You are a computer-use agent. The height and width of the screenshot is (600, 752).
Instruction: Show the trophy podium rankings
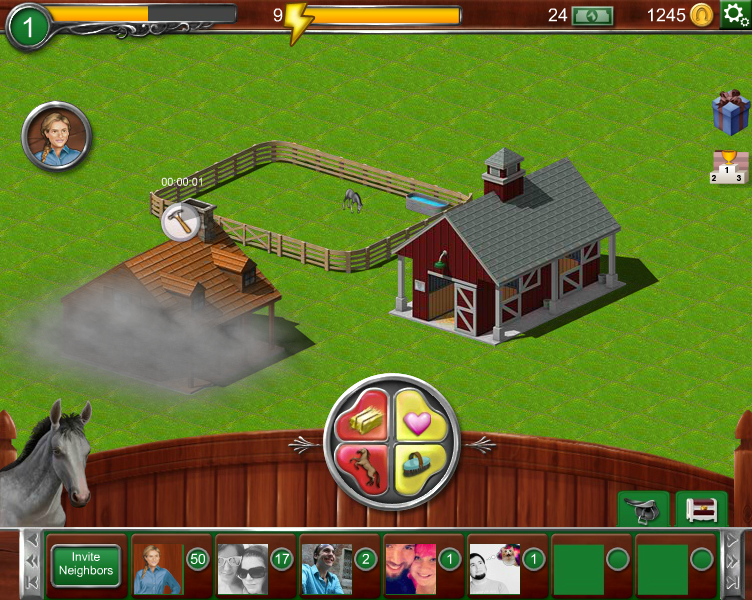(729, 167)
